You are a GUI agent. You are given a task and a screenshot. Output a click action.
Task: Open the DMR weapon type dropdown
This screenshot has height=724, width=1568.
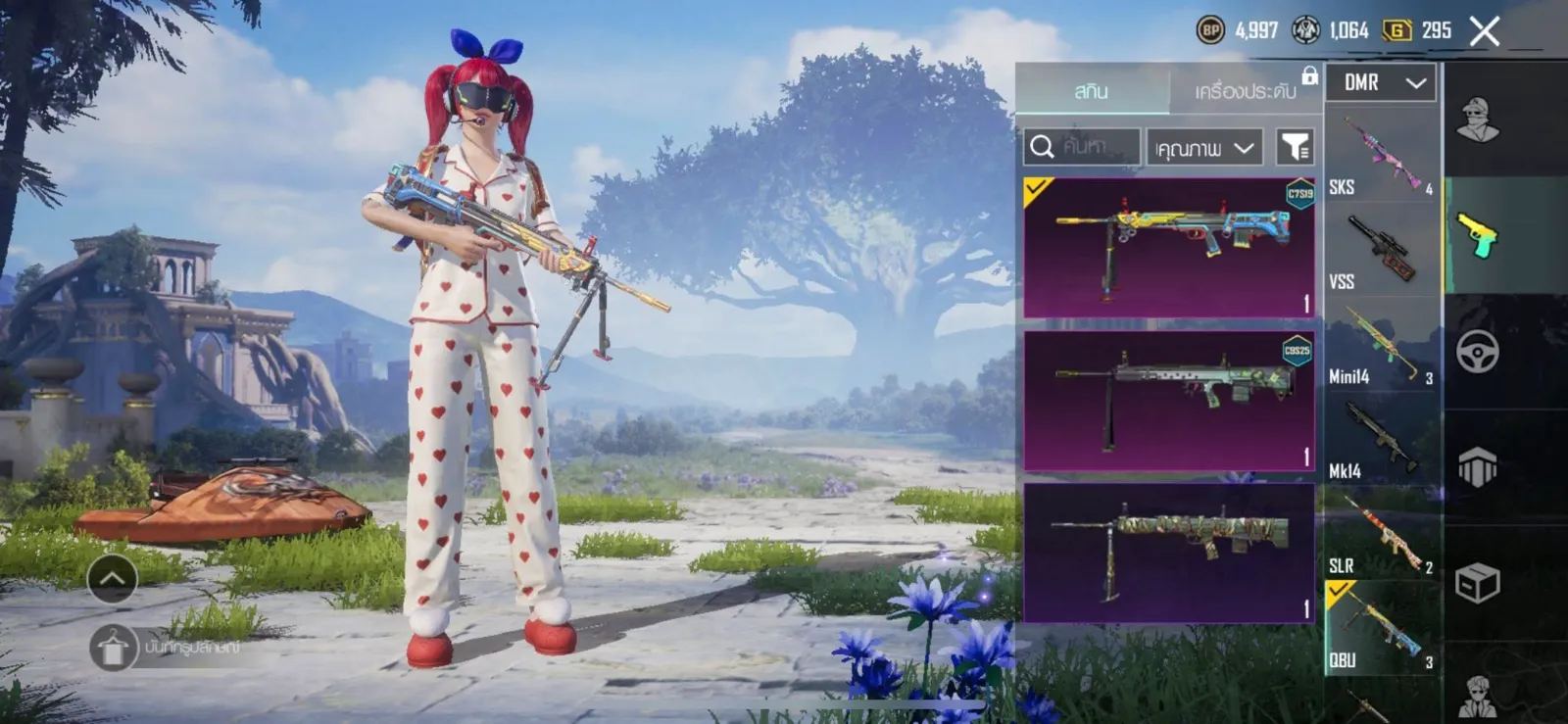click(1381, 83)
